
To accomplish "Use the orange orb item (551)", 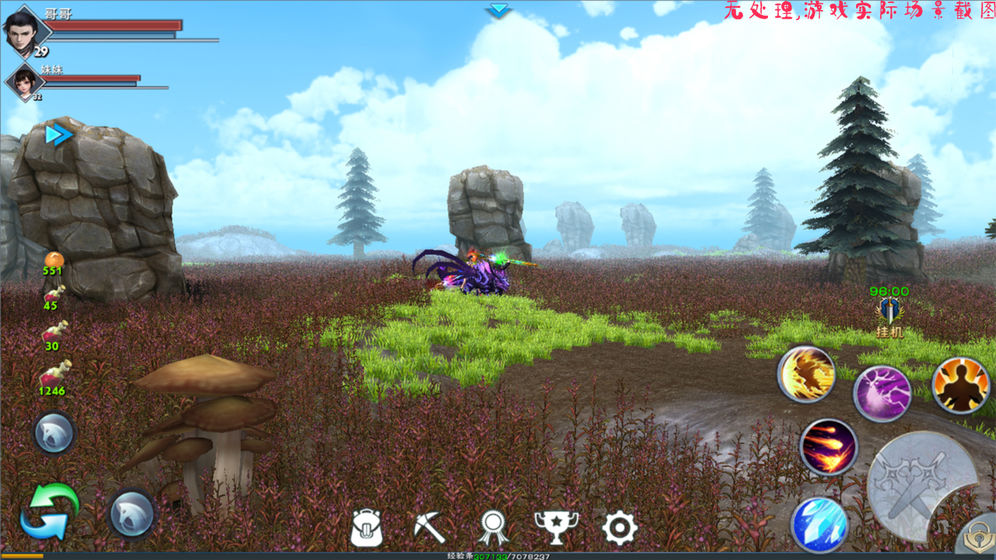I will pos(53,258).
